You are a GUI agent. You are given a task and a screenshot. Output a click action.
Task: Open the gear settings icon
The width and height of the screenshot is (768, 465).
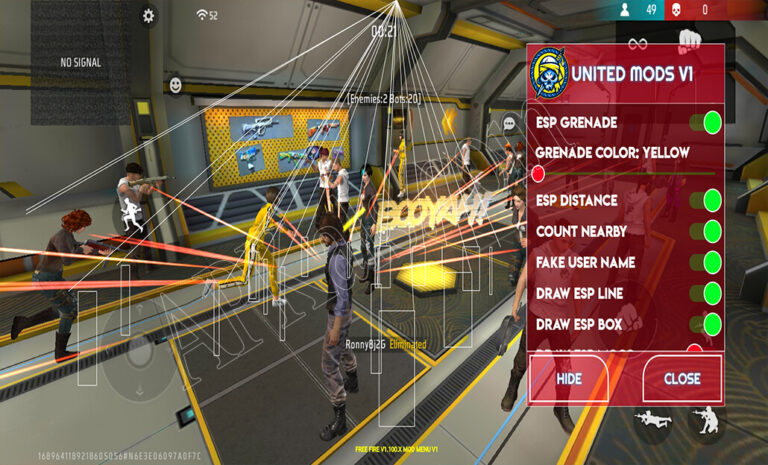(149, 15)
